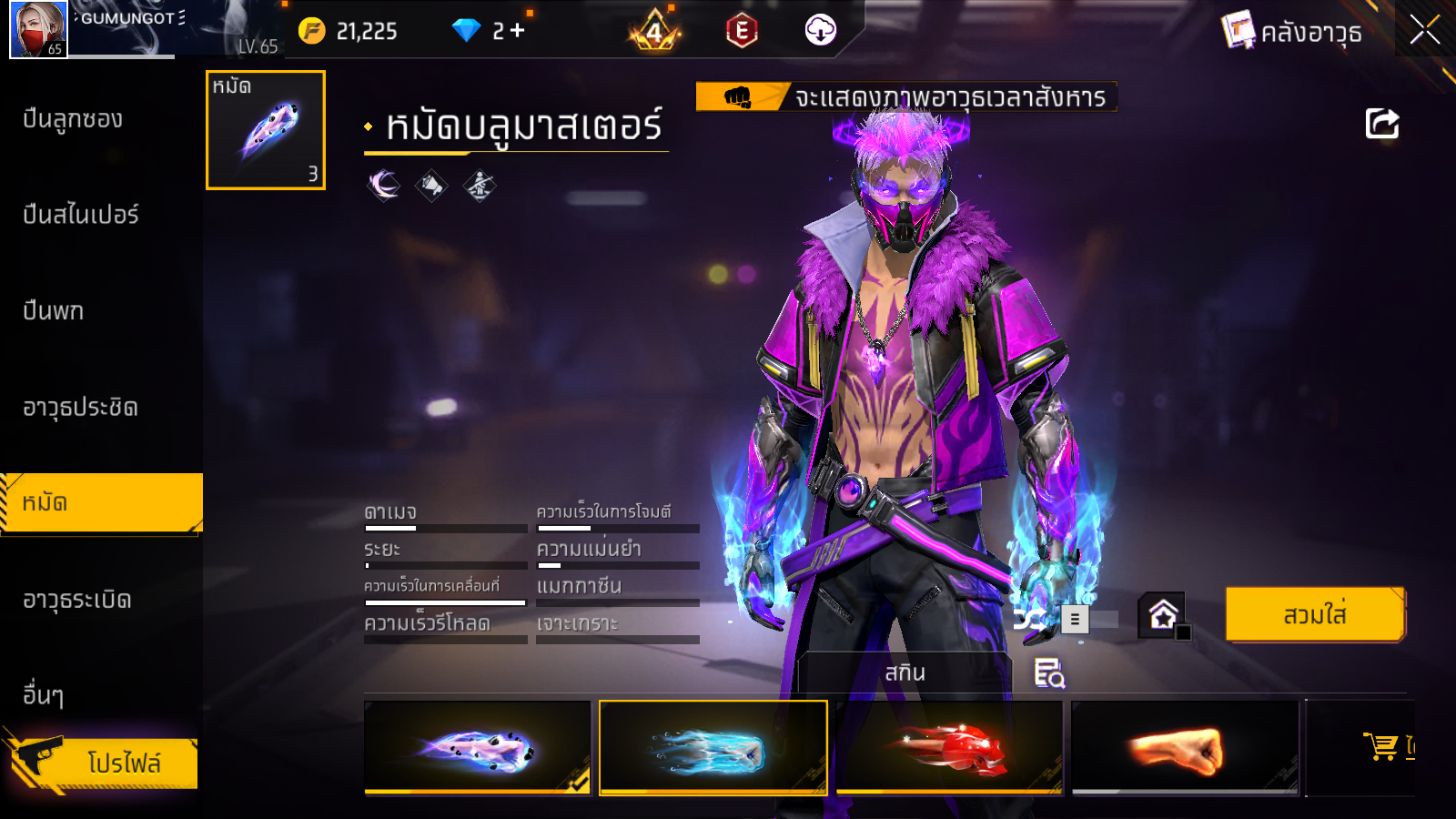Viewport: 1456px width, 819px height.
Task: Click the share icon
Action: click(1381, 124)
